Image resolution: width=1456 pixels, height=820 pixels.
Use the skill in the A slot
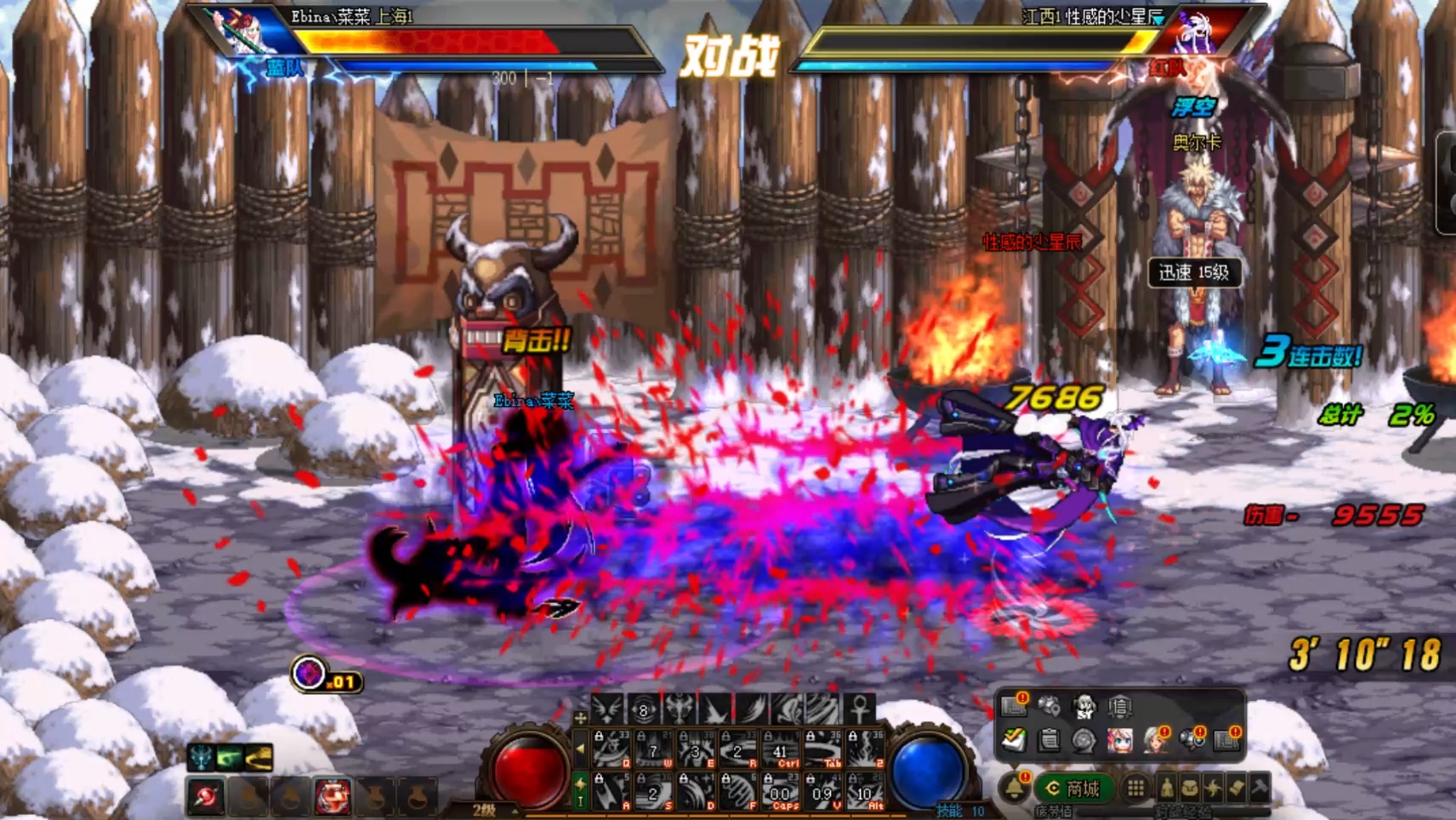click(611, 792)
